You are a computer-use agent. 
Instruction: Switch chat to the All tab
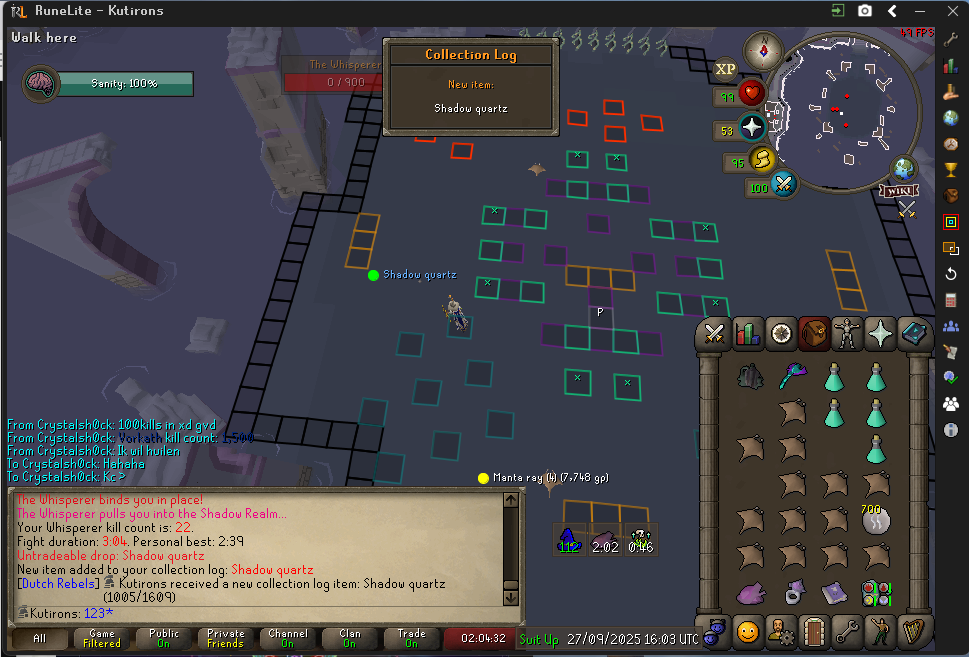click(x=39, y=638)
